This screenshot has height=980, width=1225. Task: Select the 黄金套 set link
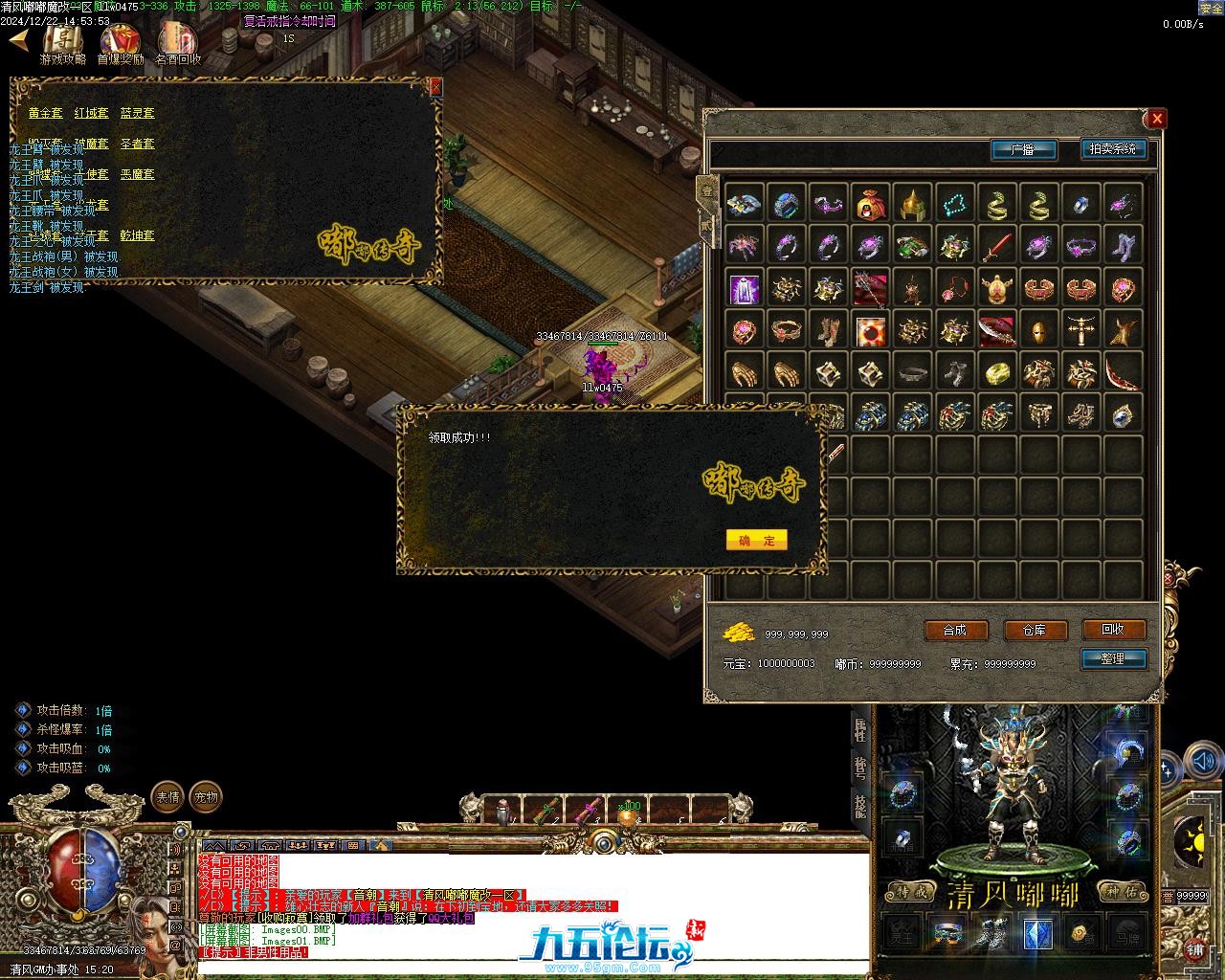(45, 113)
